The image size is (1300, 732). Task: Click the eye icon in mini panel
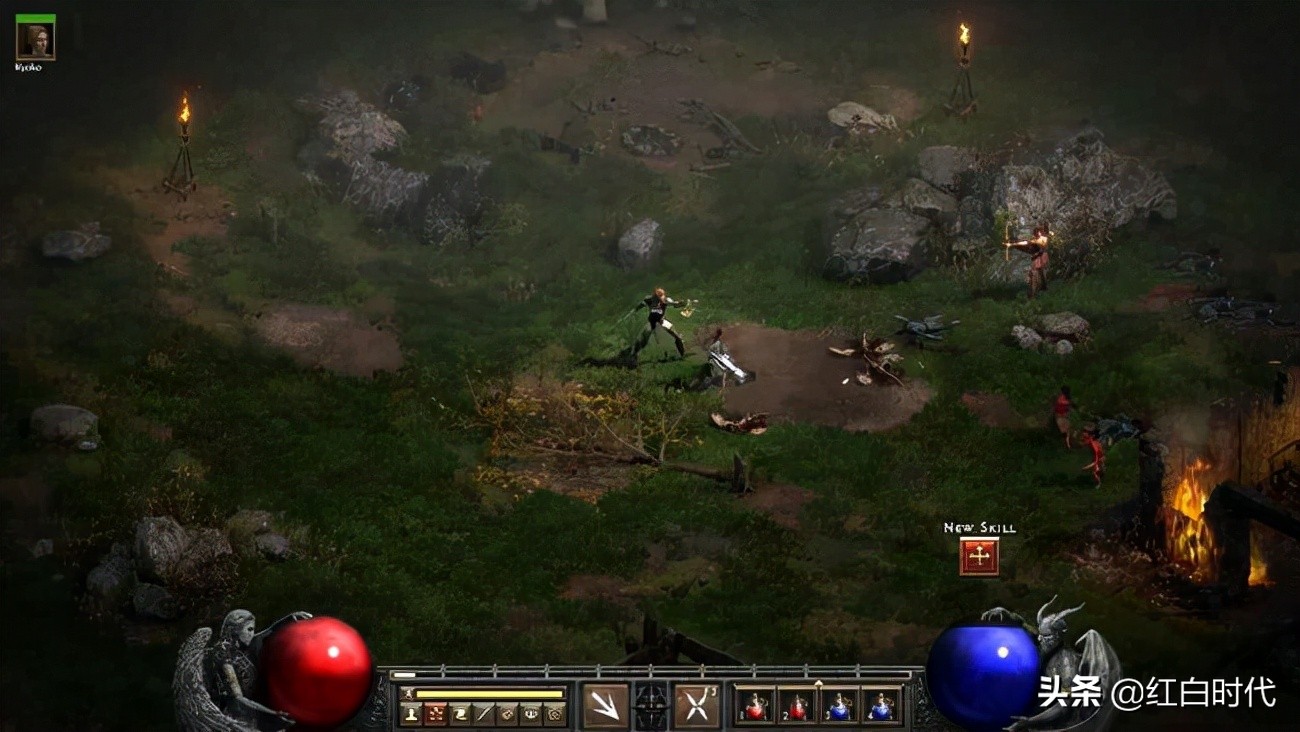tap(531, 714)
